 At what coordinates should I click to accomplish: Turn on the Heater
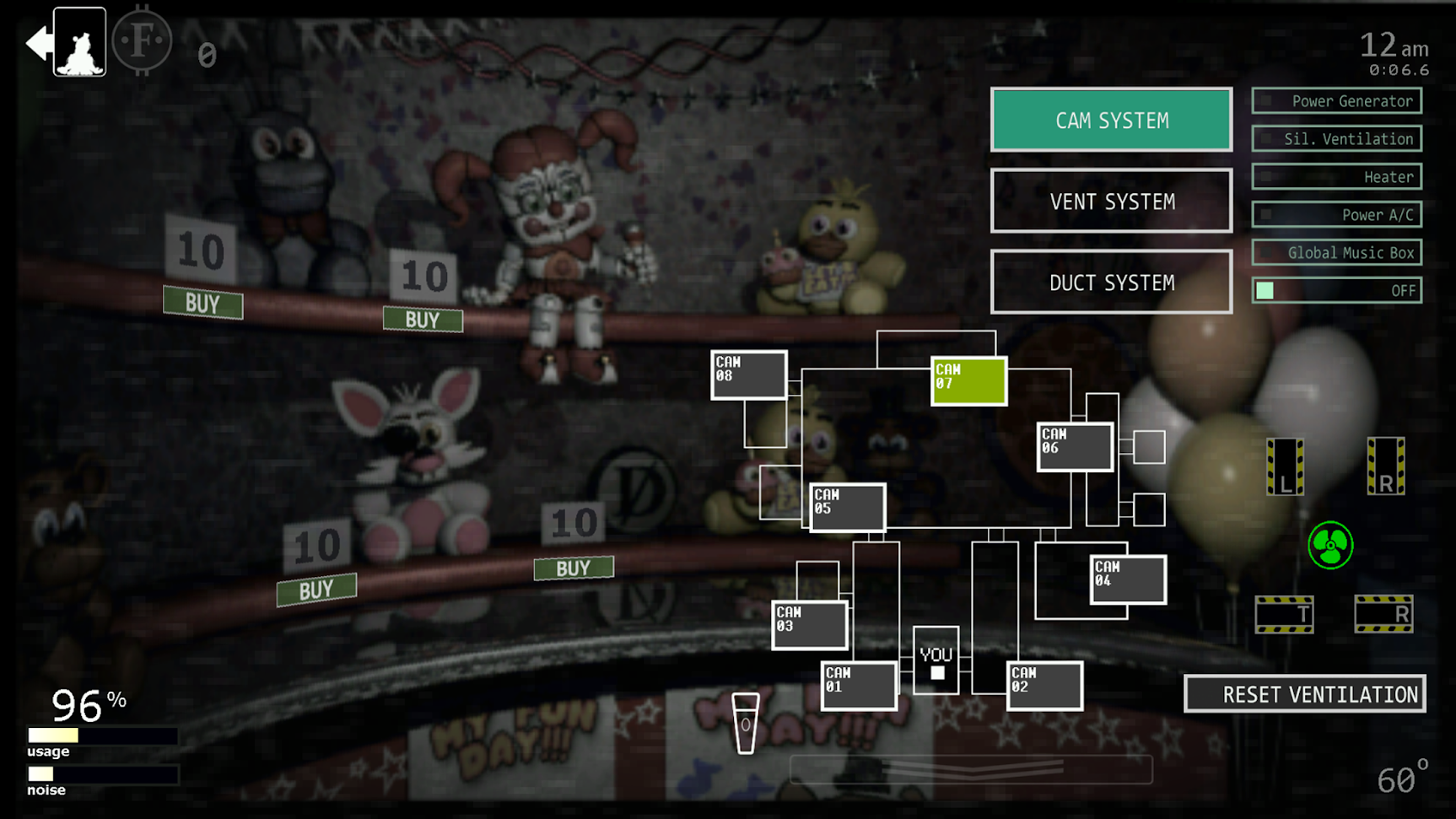click(x=1337, y=176)
